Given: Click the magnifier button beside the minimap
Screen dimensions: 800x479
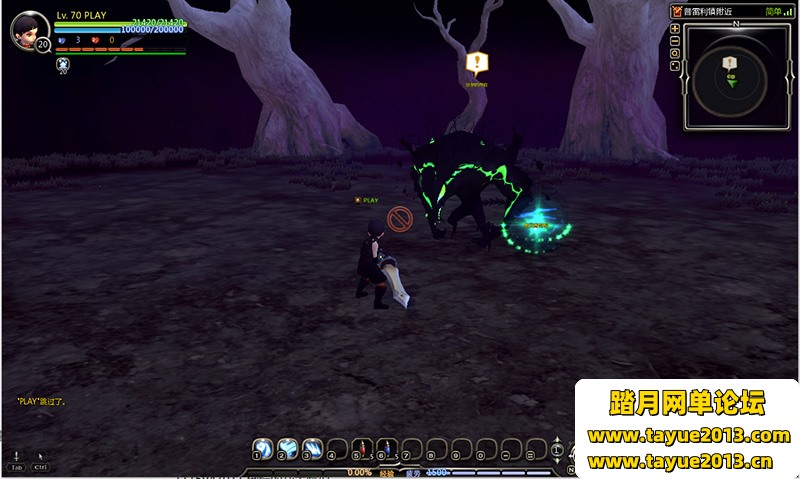Looking at the screenshot, I should [x=675, y=53].
